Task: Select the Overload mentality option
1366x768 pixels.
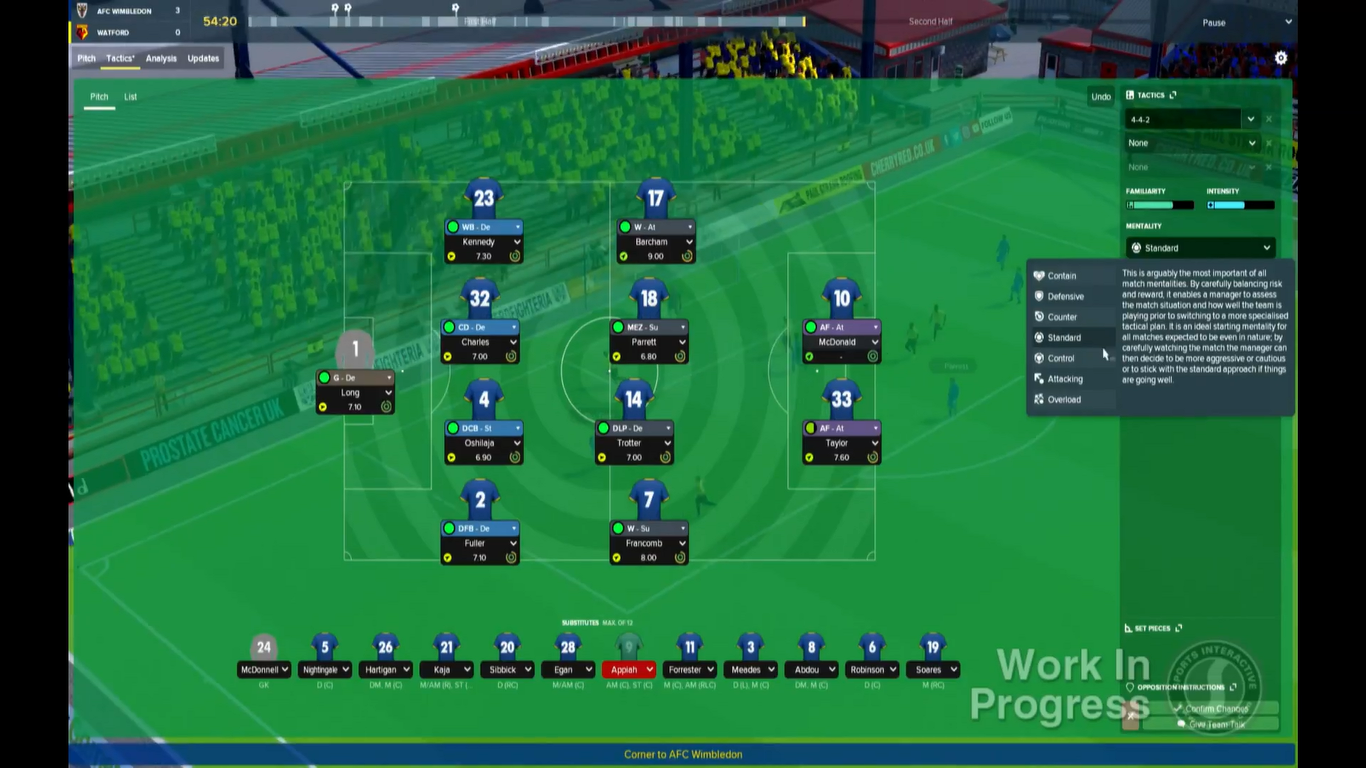Action: (1062, 399)
